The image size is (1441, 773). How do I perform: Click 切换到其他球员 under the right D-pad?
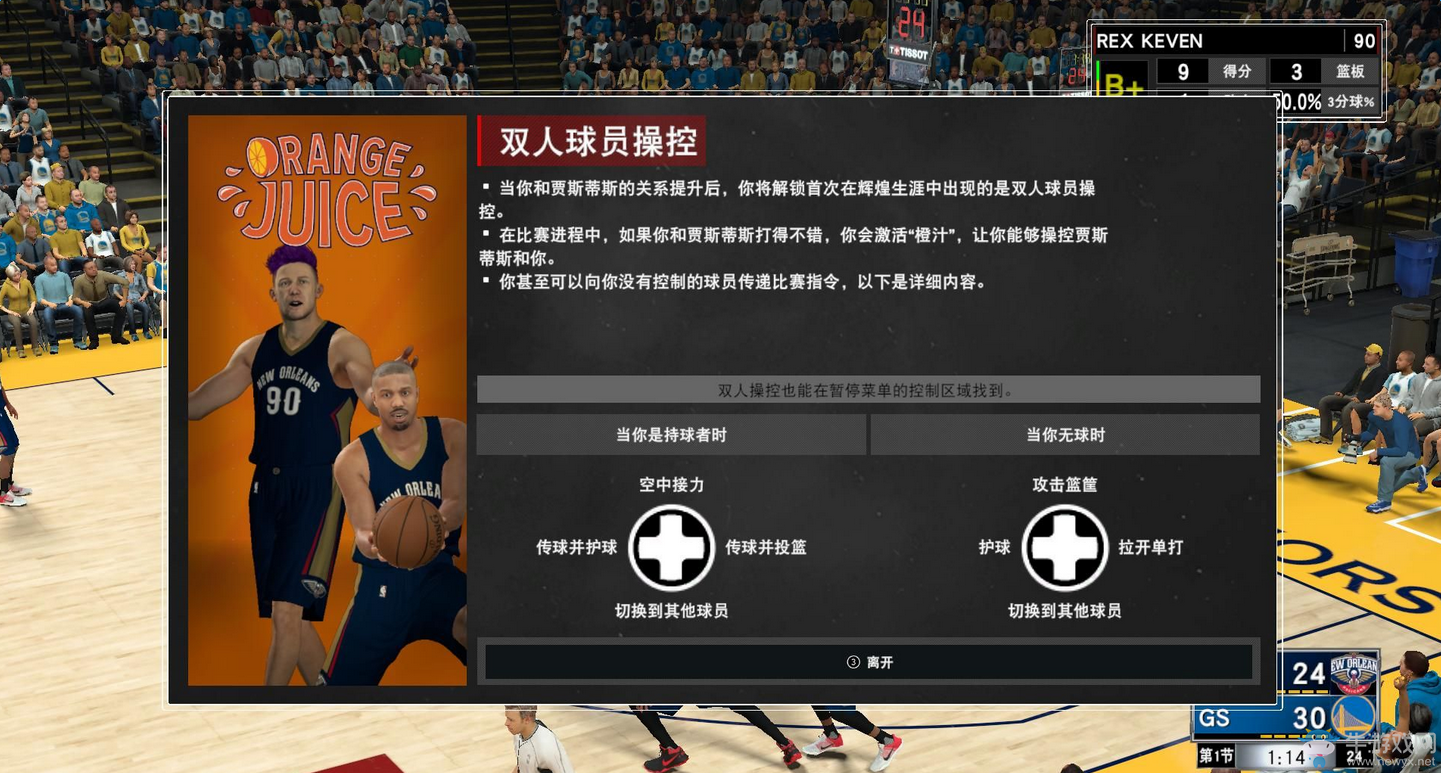1062,611
